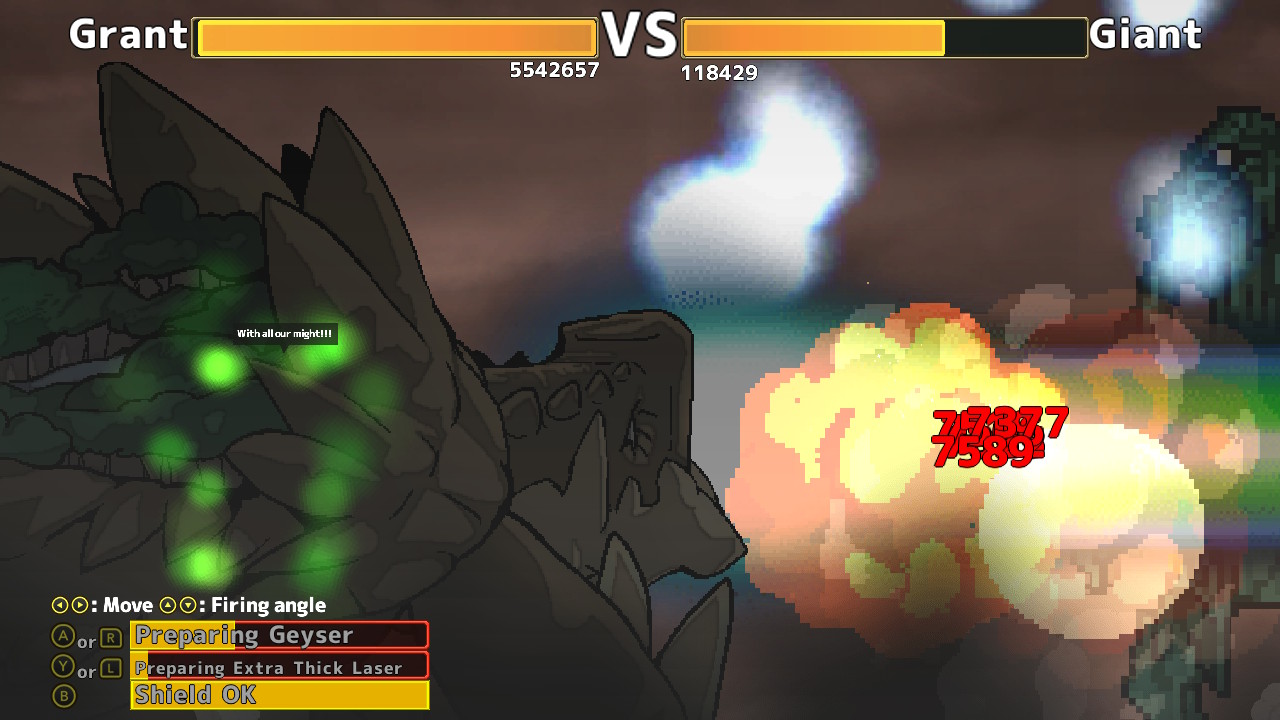This screenshot has height=720, width=1280.
Task: Click the speech bubble saying With all our might
Action: tap(283, 334)
